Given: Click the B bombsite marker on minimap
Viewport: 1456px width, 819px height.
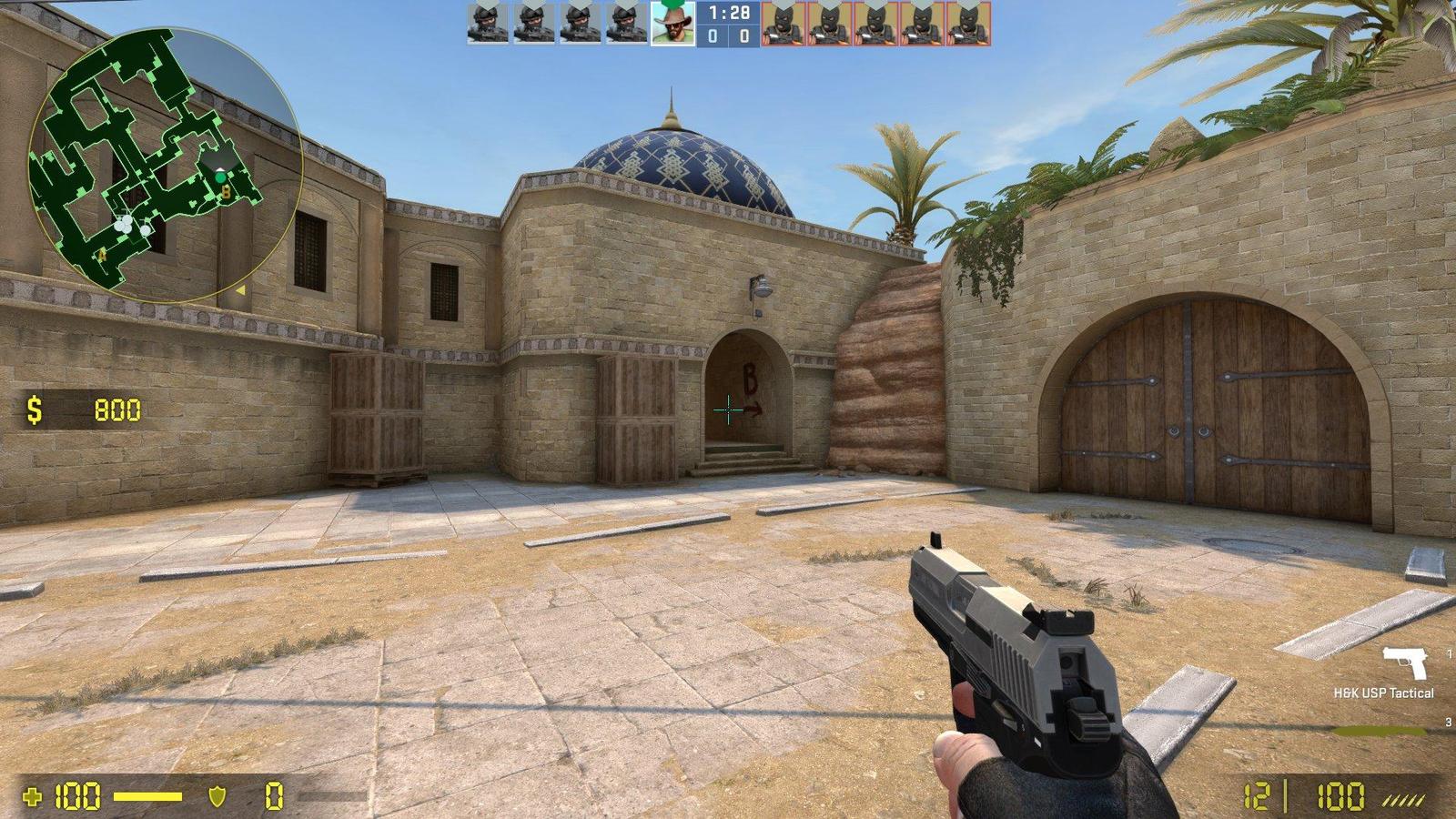Looking at the screenshot, I should (226, 192).
